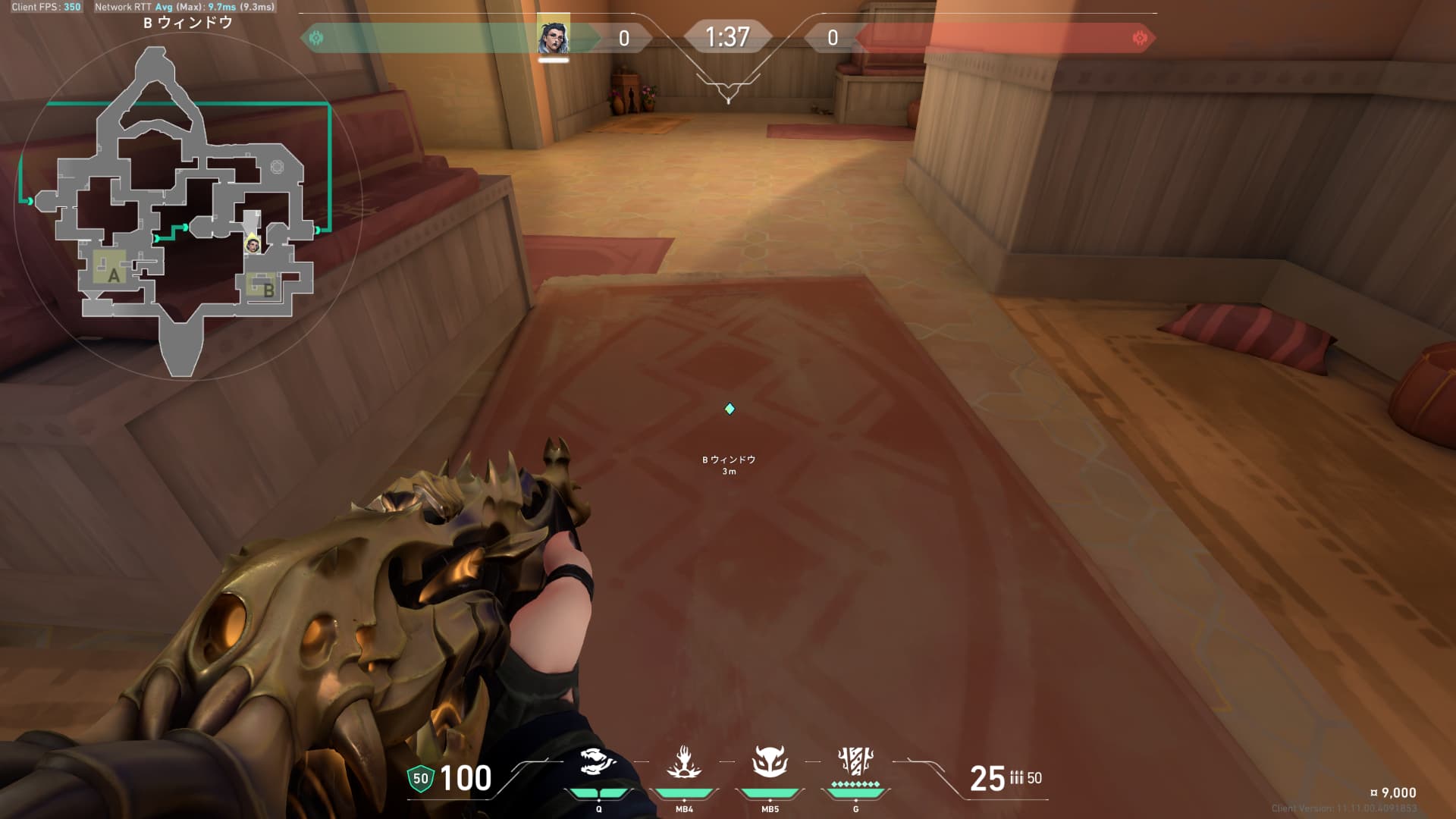Click the green team emblem in the top bar
This screenshot has width=1456, height=819.
pyautogui.click(x=316, y=37)
